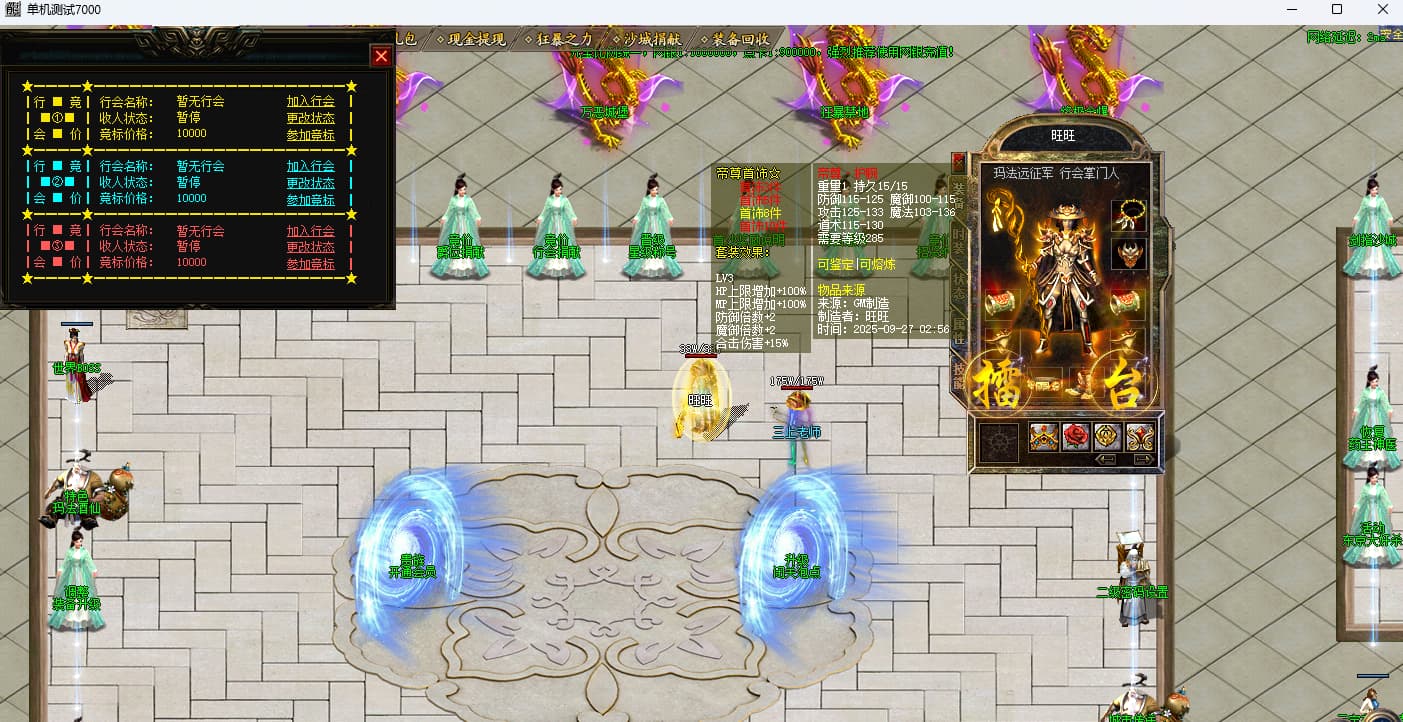Maximize the game window
Image resolution: width=1403 pixels, height=722 pixels.
[1337, 10]
